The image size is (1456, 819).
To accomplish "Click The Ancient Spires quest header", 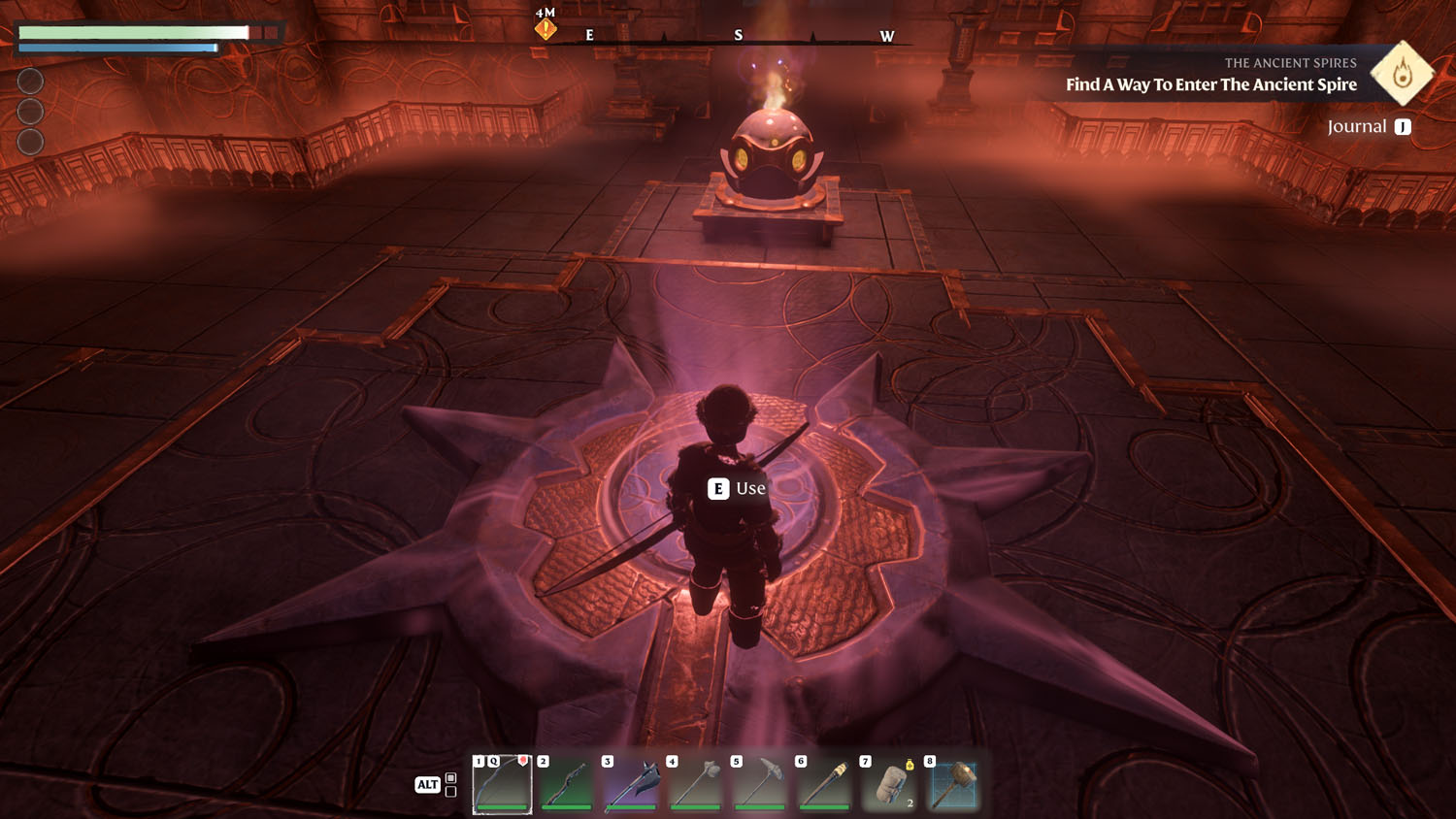I will (1291, 62).
